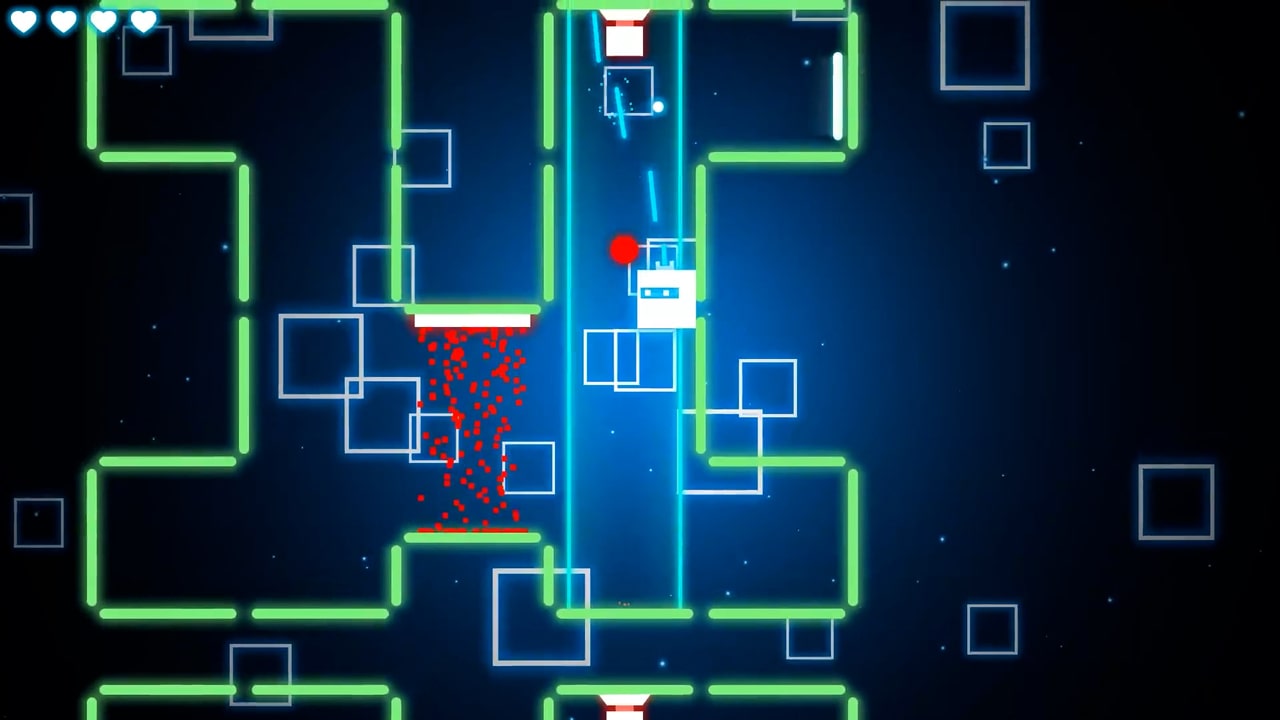
Task: Click the small white projectile near the top beam
Action: pos(659,104)
